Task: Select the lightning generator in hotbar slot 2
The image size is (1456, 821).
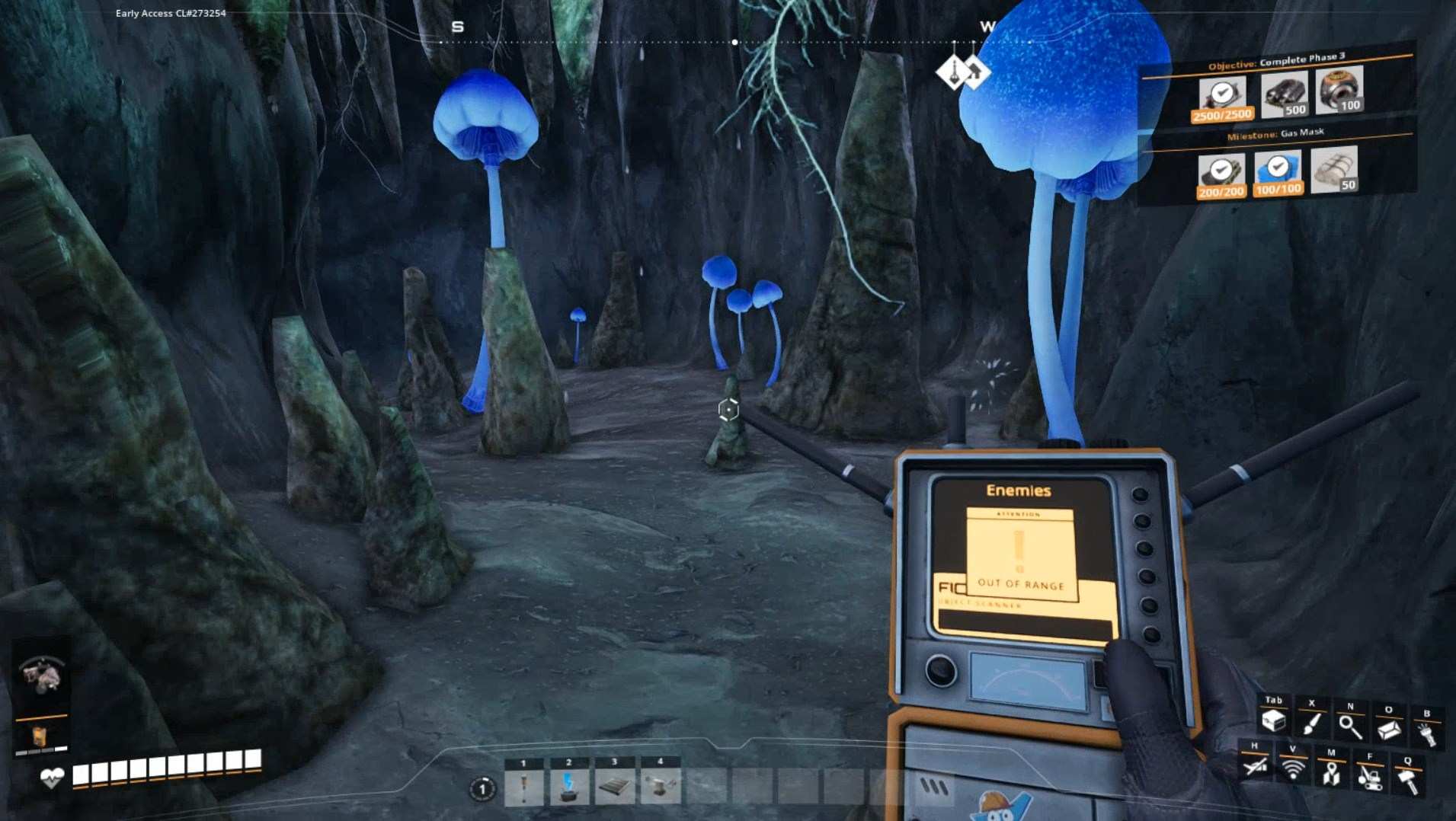Action: (568, 787)
